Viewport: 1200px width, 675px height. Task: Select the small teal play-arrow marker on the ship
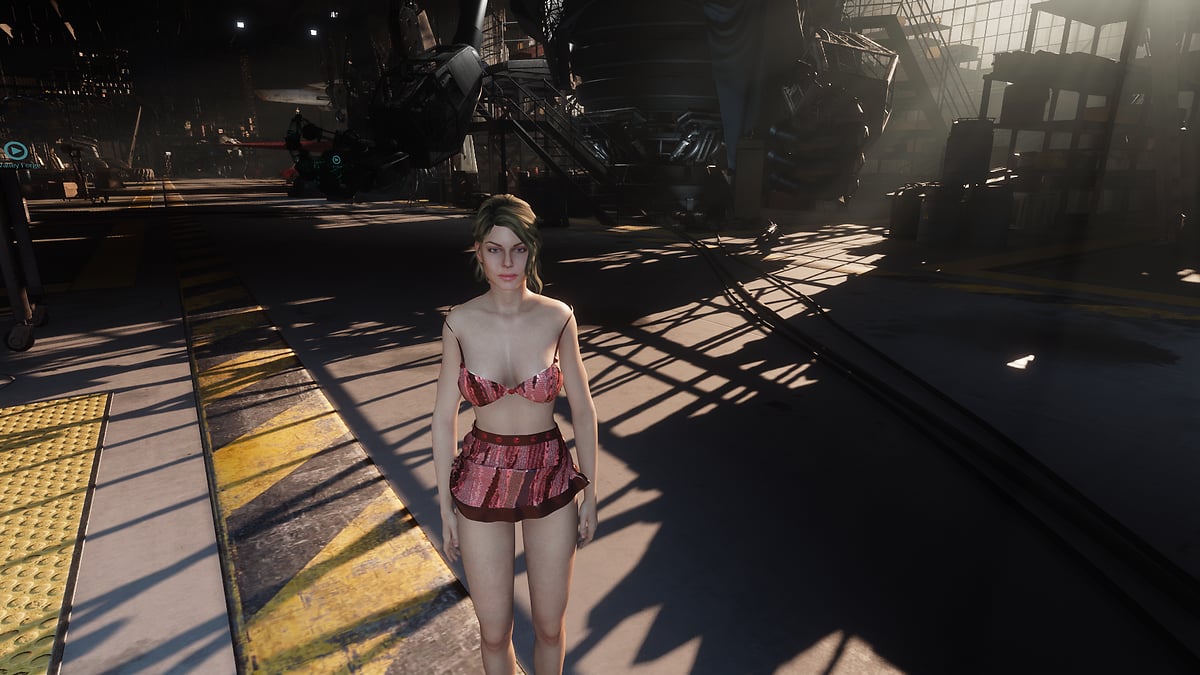[x=336, y=160]
